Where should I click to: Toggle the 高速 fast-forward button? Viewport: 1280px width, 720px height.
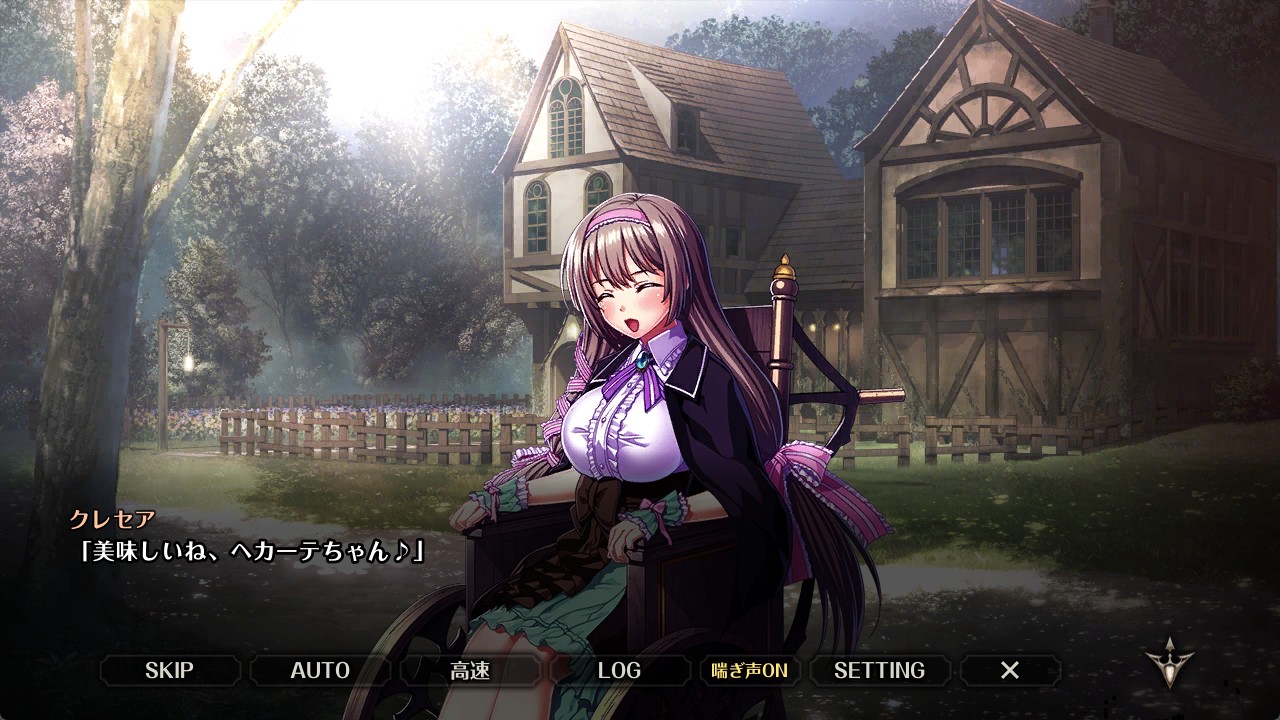(470, 670)
